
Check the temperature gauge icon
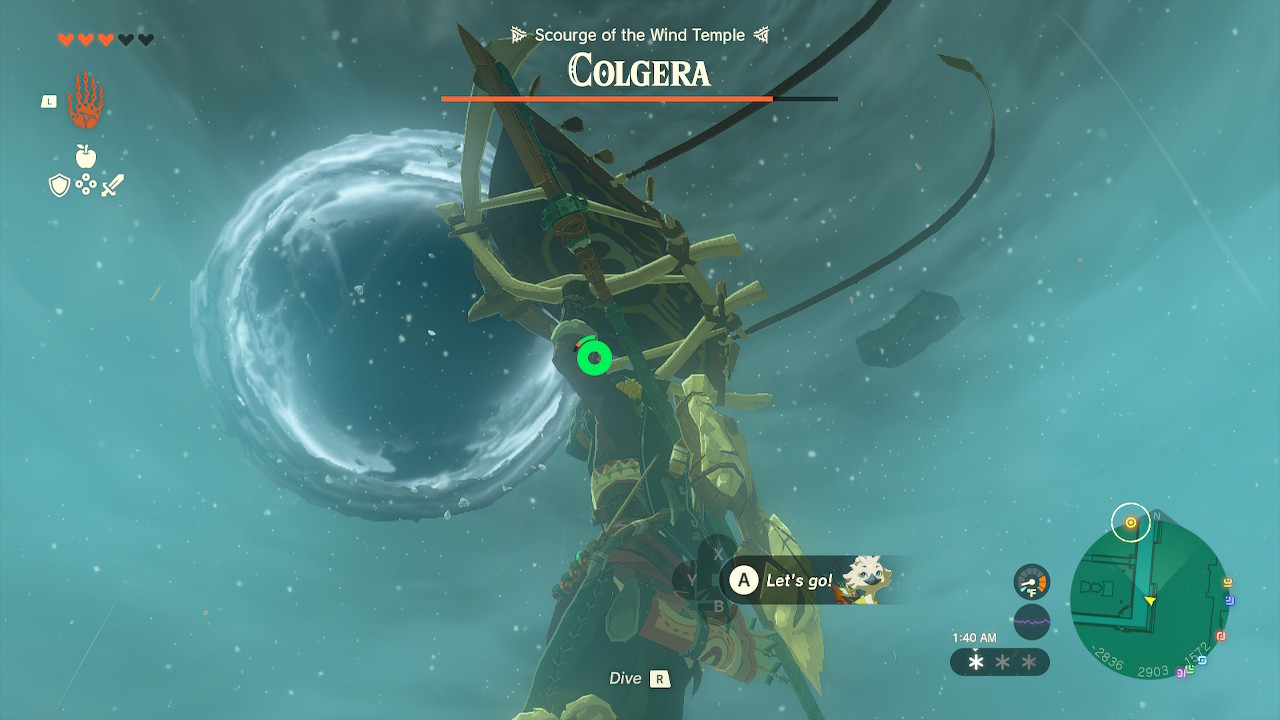[1031, 582]
